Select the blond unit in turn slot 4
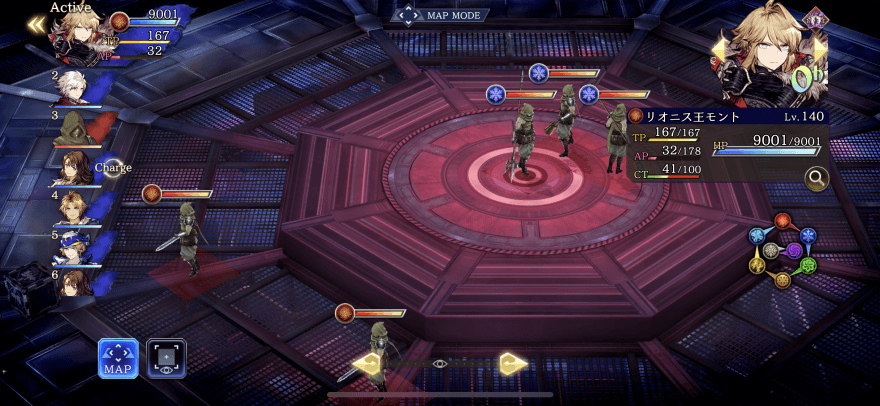 [x=72, y=208]
